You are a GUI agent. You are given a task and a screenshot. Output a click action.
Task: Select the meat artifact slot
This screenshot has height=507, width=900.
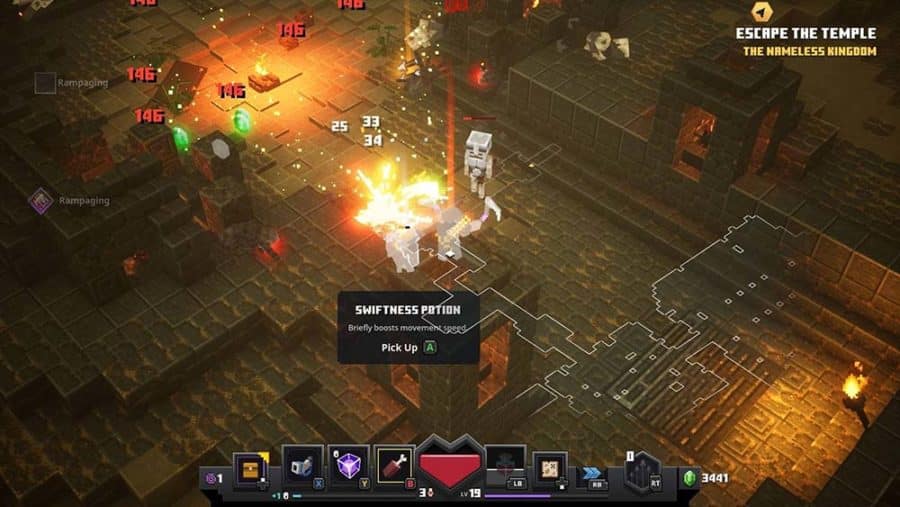pyautogui.click(x=394, y=467)
